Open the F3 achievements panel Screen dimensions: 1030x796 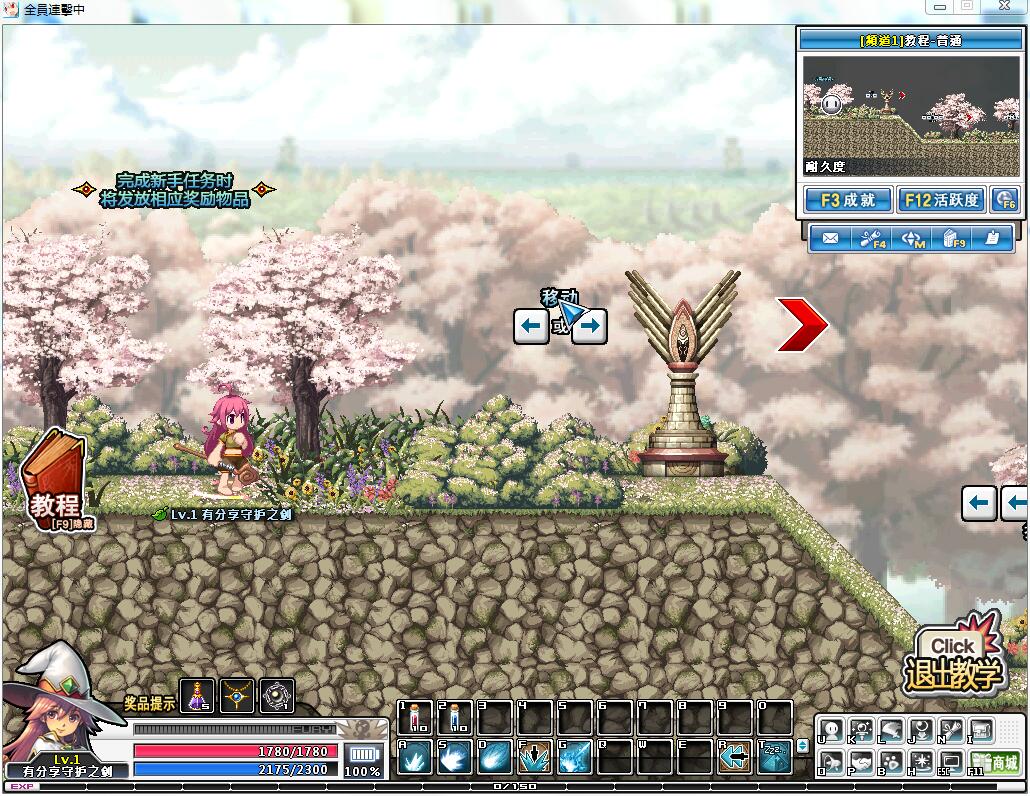tap(847, 200)
